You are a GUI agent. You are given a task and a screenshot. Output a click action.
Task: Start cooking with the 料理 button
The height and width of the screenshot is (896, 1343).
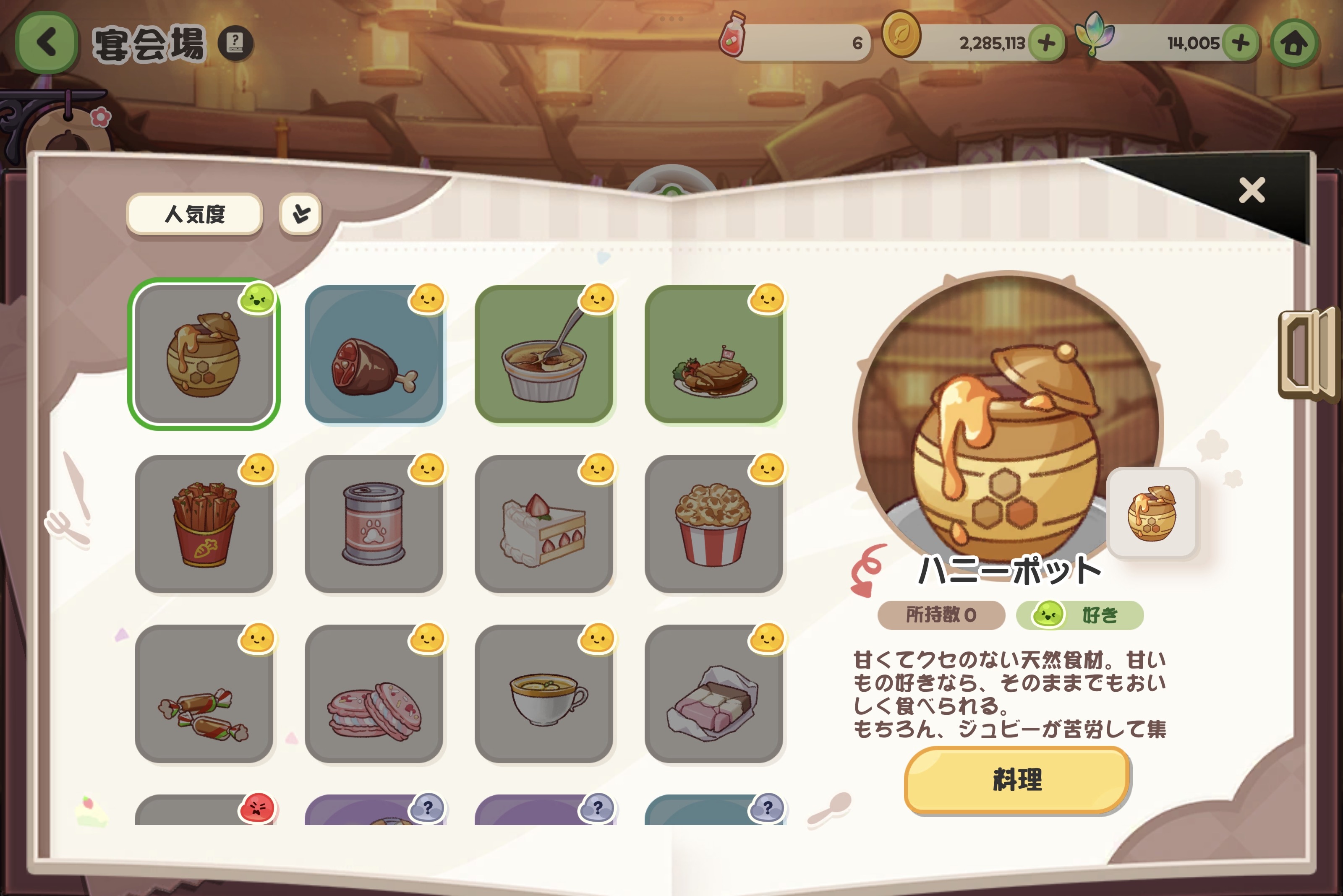click(x=1016, y=779)
